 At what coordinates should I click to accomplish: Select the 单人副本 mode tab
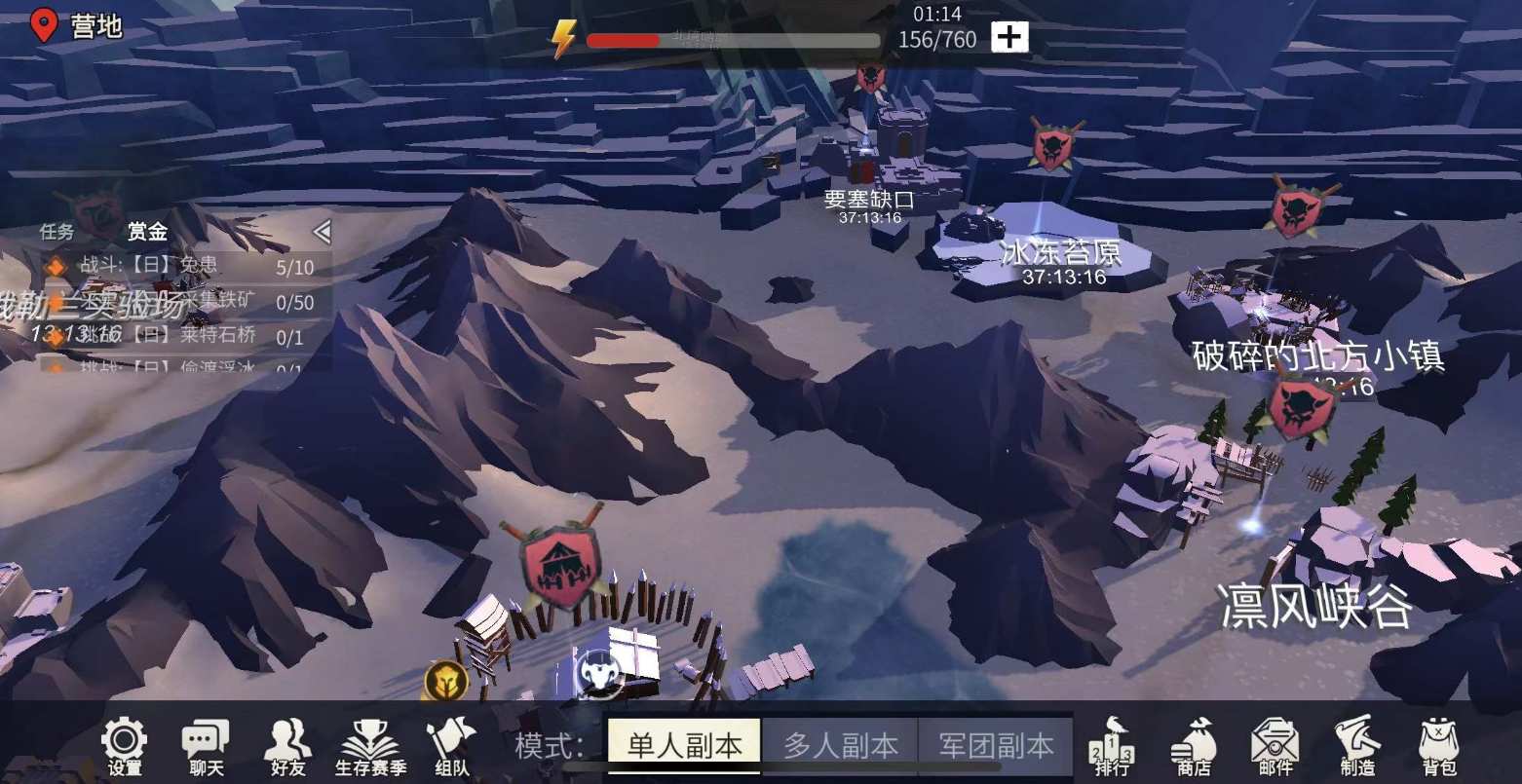pos(684,746)
